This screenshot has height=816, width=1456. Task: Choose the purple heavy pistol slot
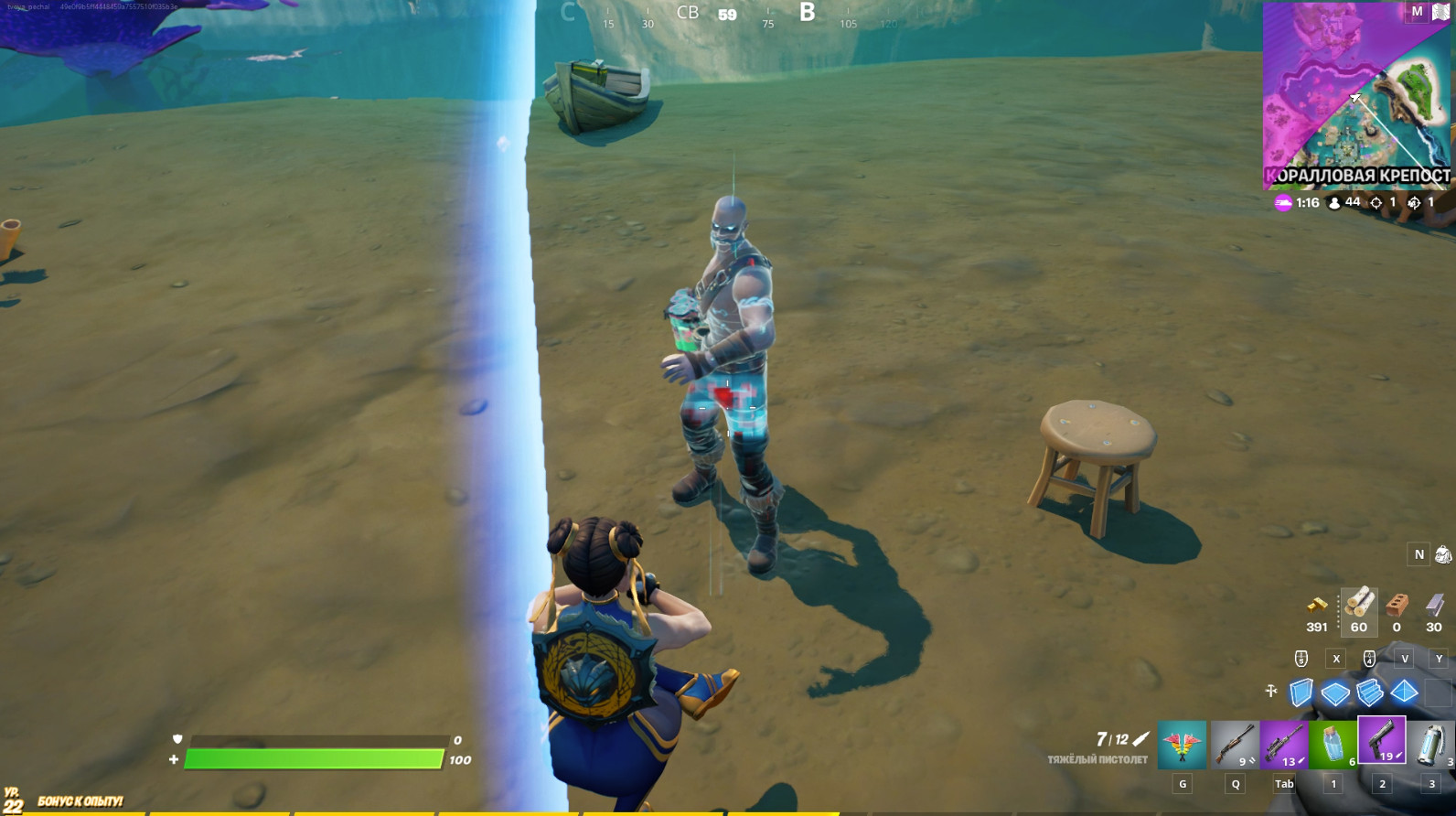point(1382,742)
